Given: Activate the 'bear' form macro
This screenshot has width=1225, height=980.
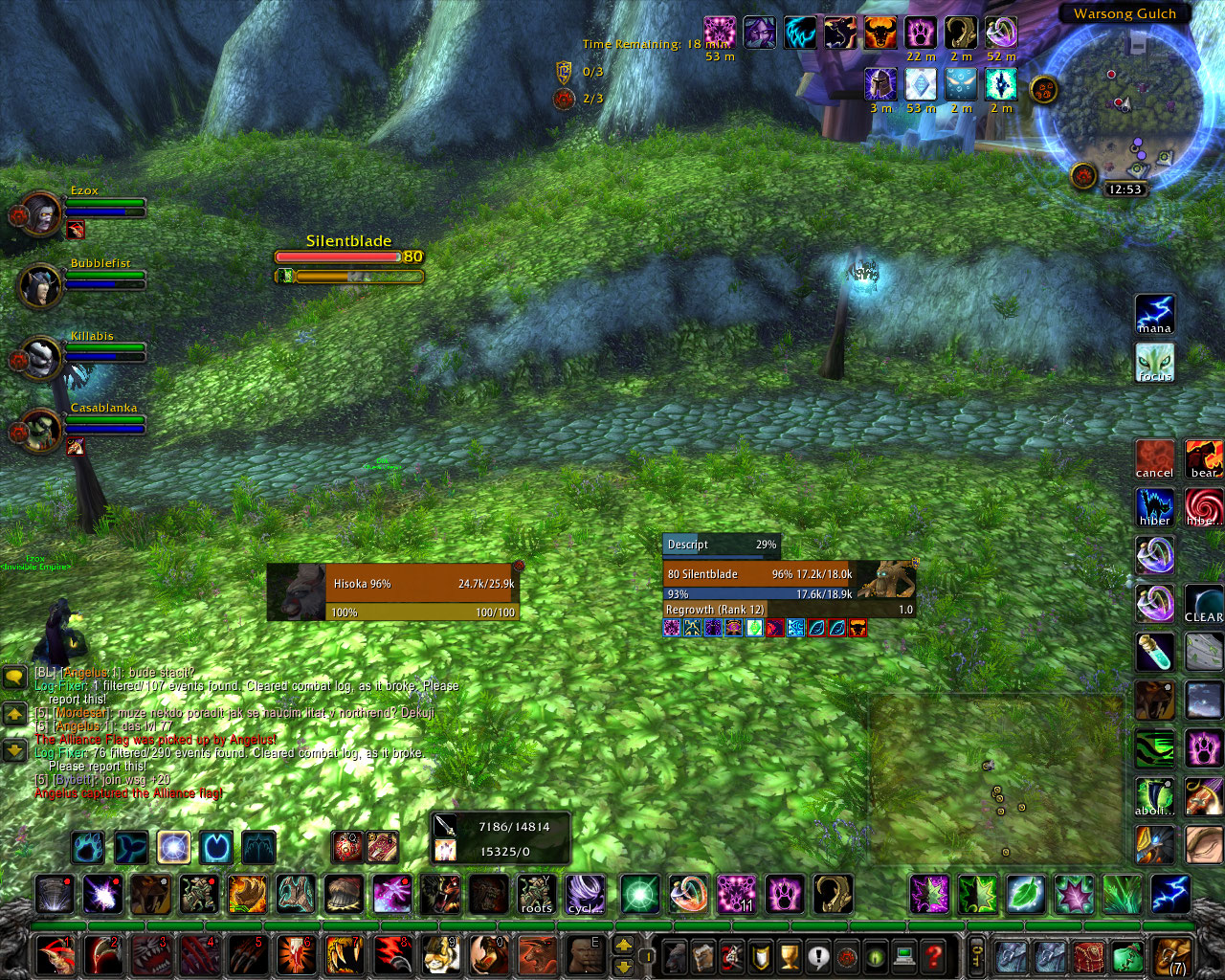Looking at the screenshot, I should (x=1203, y=459).
